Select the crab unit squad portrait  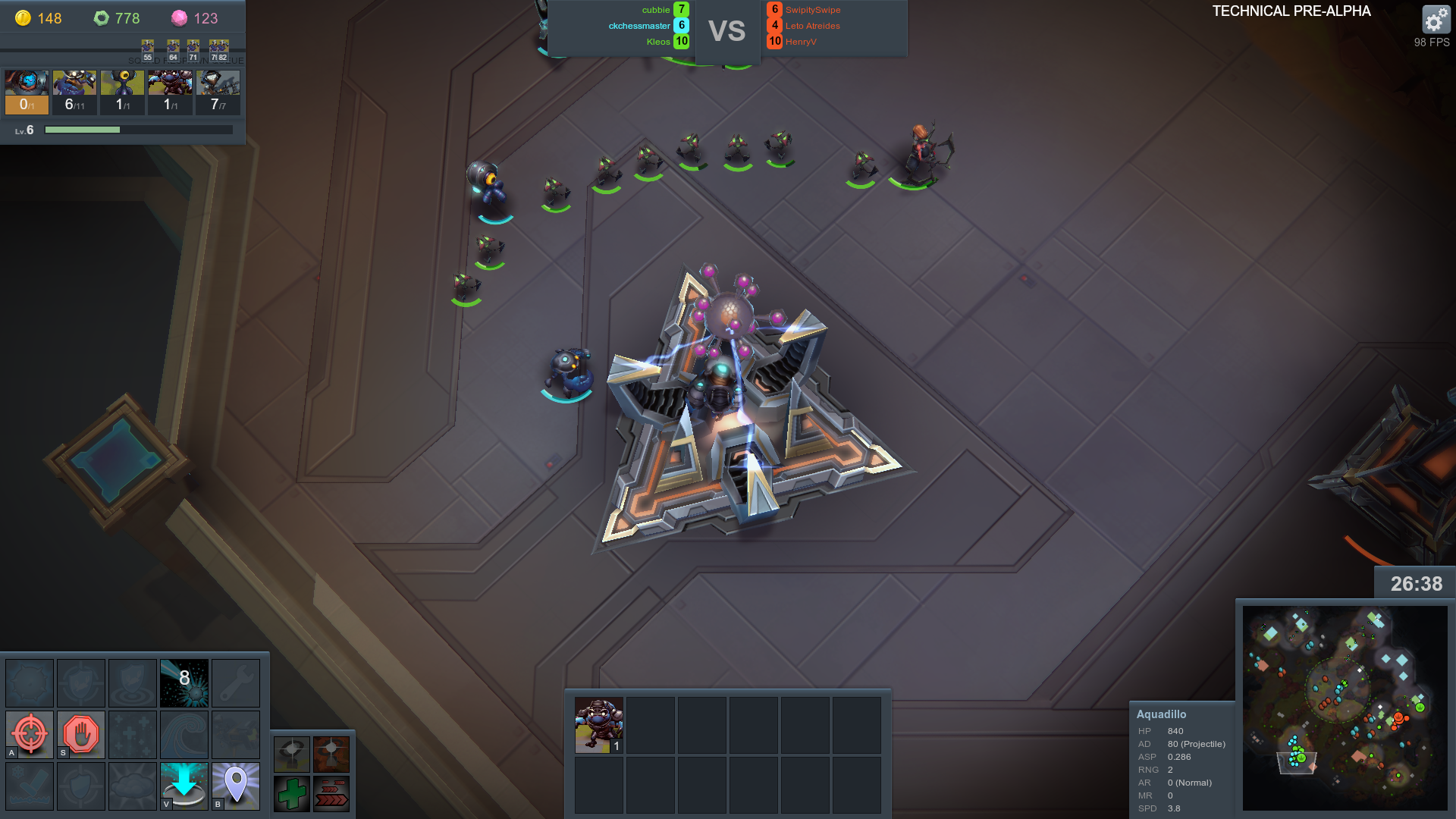[x=170, y=92]
